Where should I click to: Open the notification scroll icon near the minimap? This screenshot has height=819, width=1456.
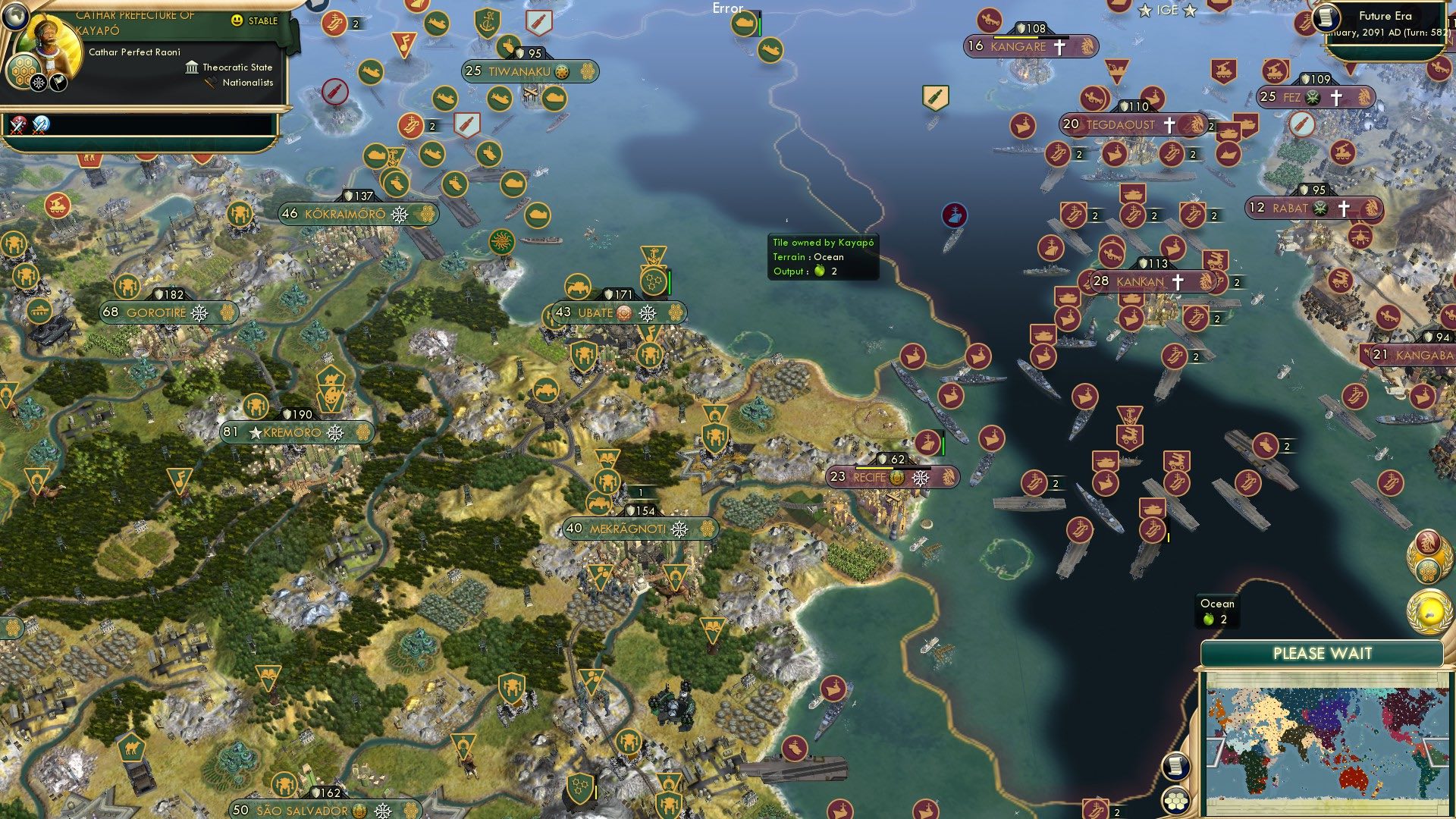(1175, 766)
